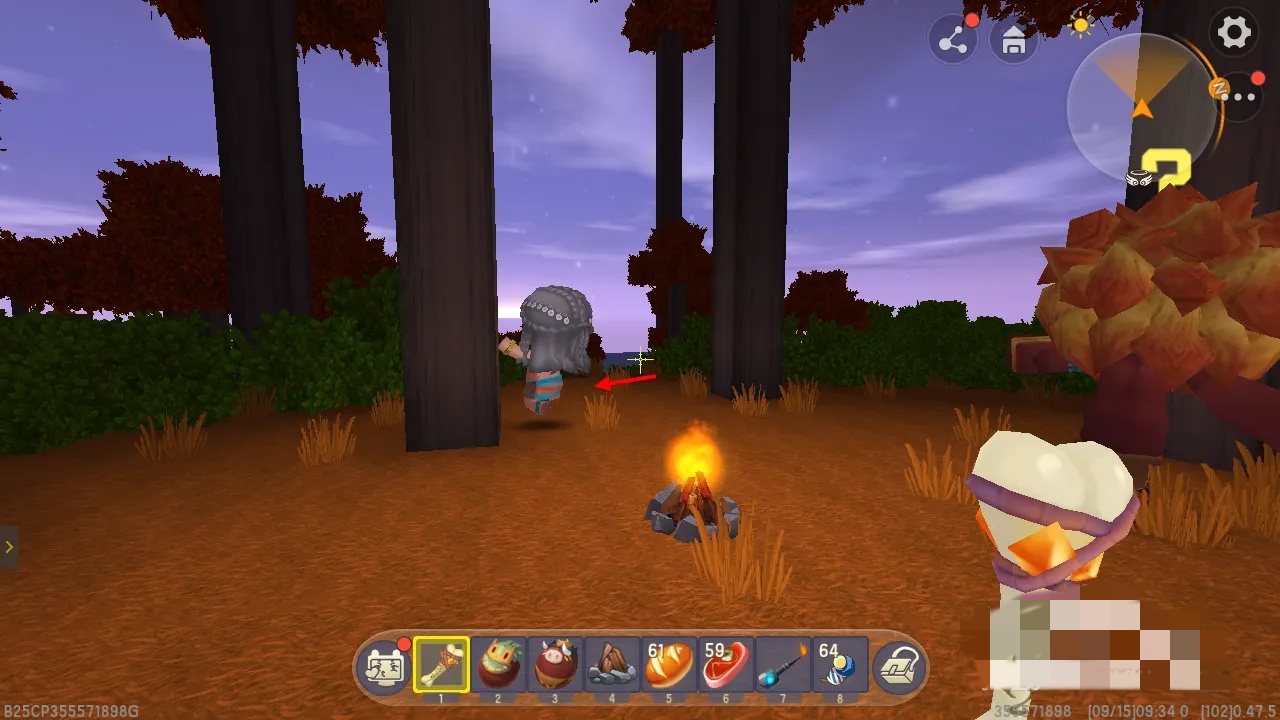
Task: Select the bread stack in slot 5
Action: (x=669, y=664)
